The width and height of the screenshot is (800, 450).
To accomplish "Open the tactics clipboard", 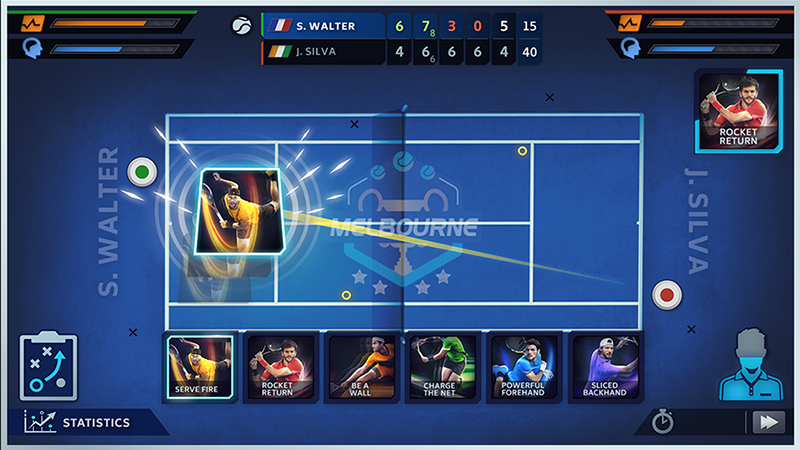I will 49,367.
